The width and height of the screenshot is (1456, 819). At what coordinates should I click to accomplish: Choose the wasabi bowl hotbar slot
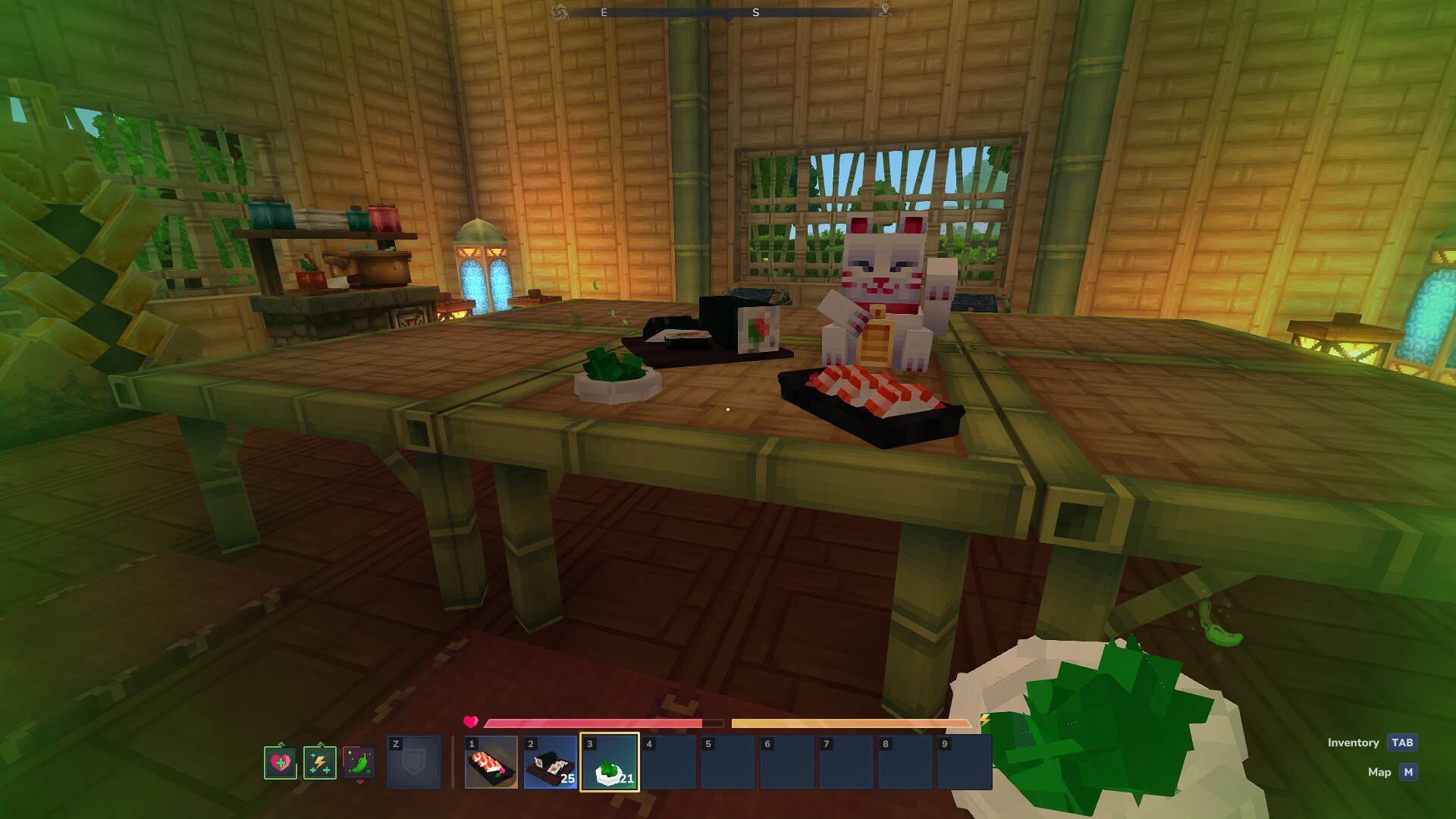[x=609, y=762]
